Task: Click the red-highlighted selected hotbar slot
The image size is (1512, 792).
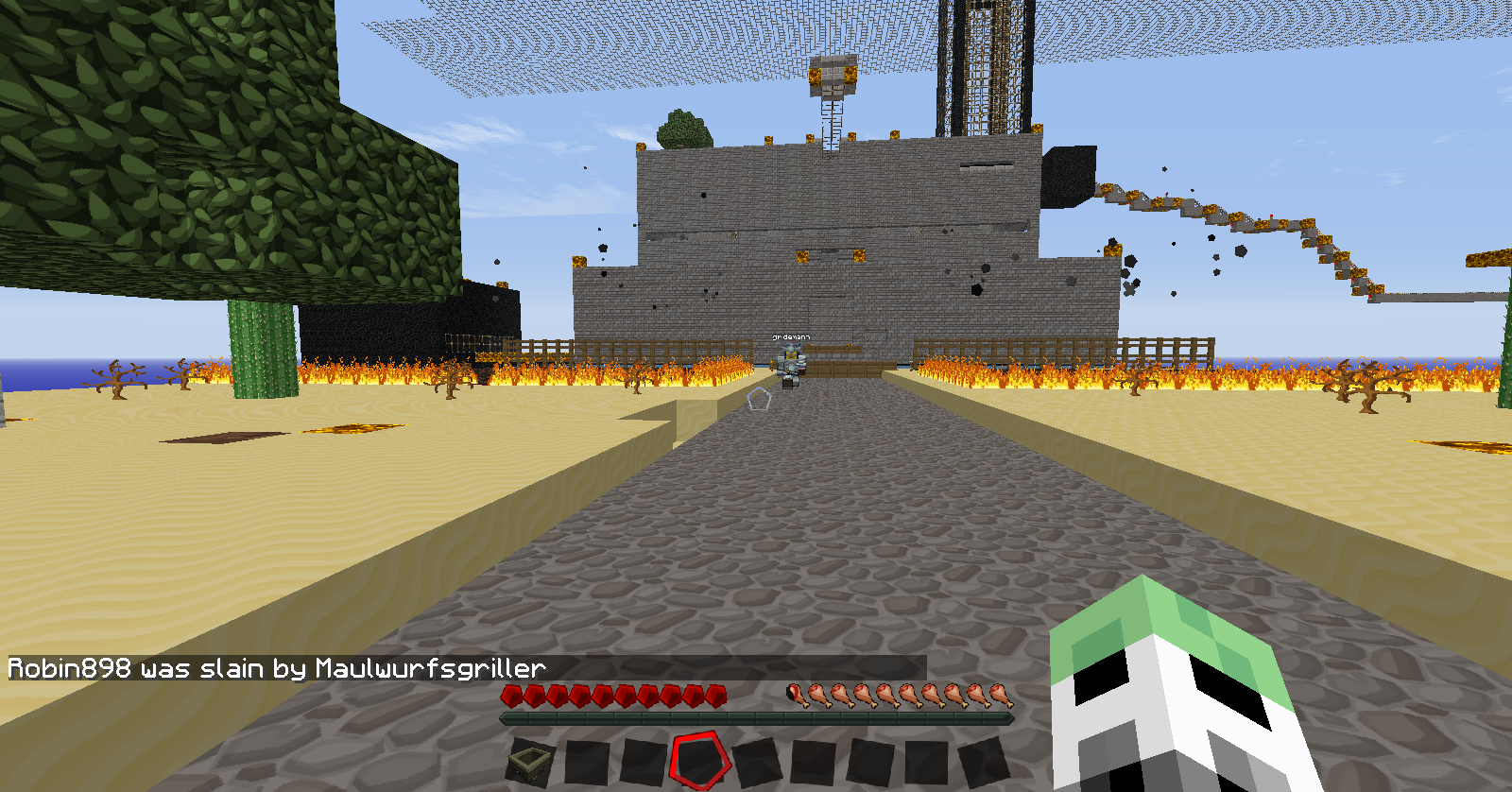Action: (x=700, y=760)
